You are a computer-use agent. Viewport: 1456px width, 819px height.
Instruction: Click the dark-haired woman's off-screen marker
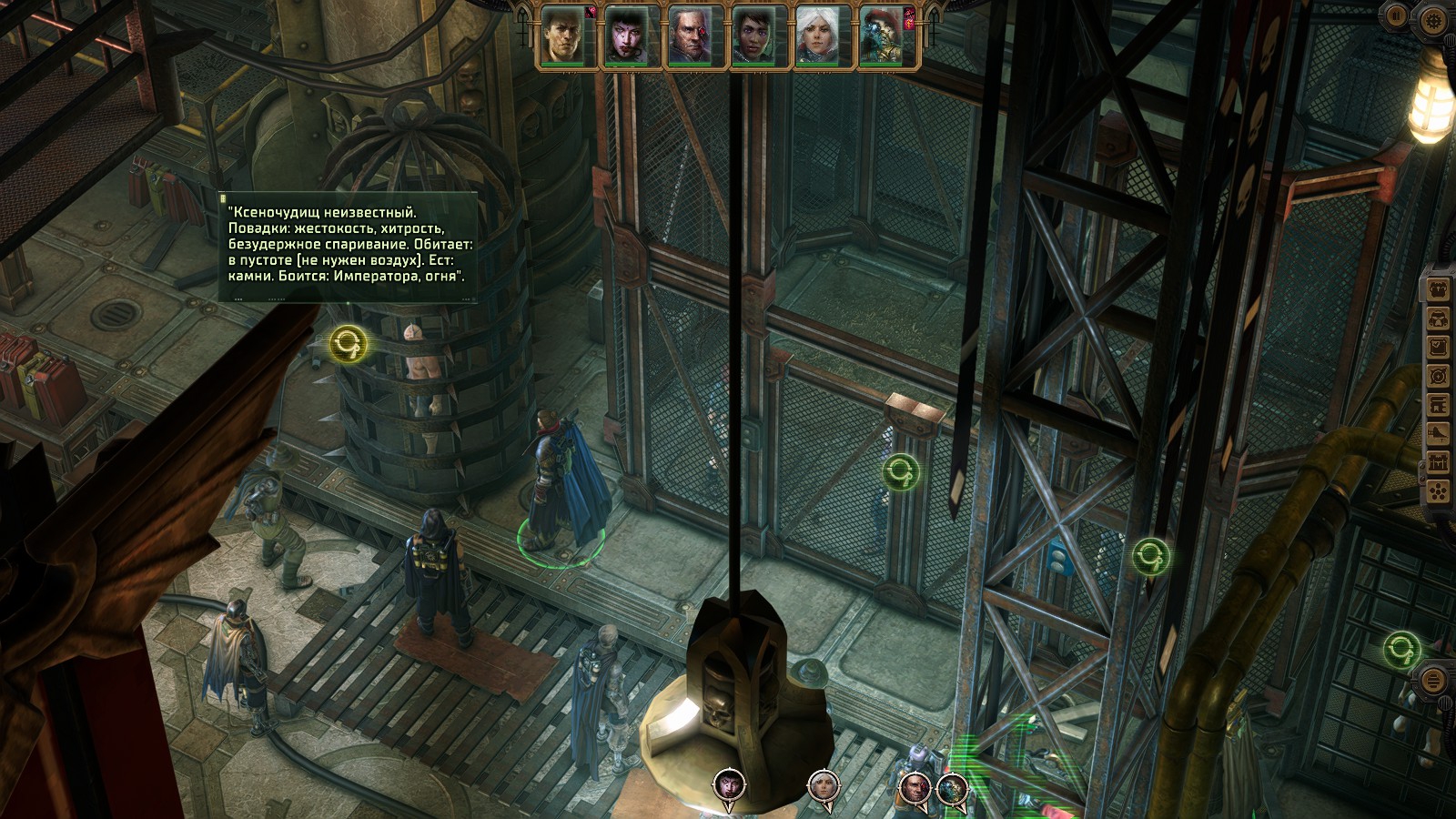pos(729,784)
